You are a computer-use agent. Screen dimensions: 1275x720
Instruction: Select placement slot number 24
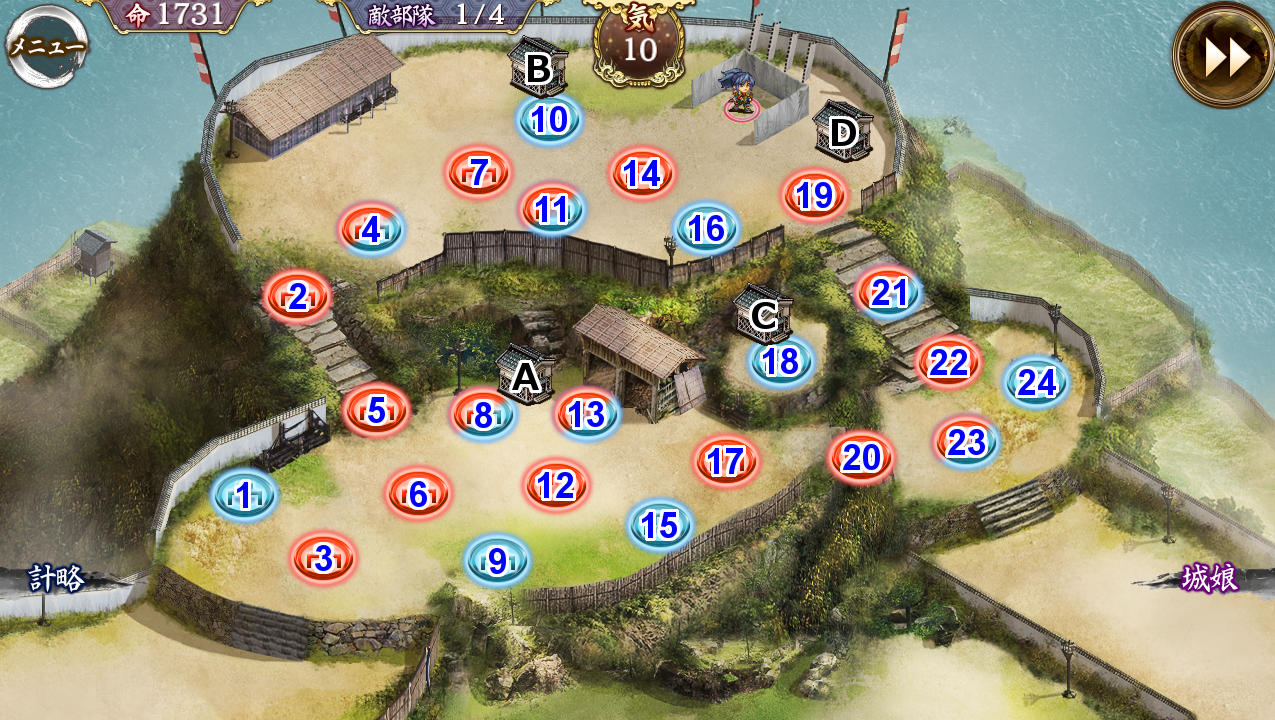click(1036, 383)
